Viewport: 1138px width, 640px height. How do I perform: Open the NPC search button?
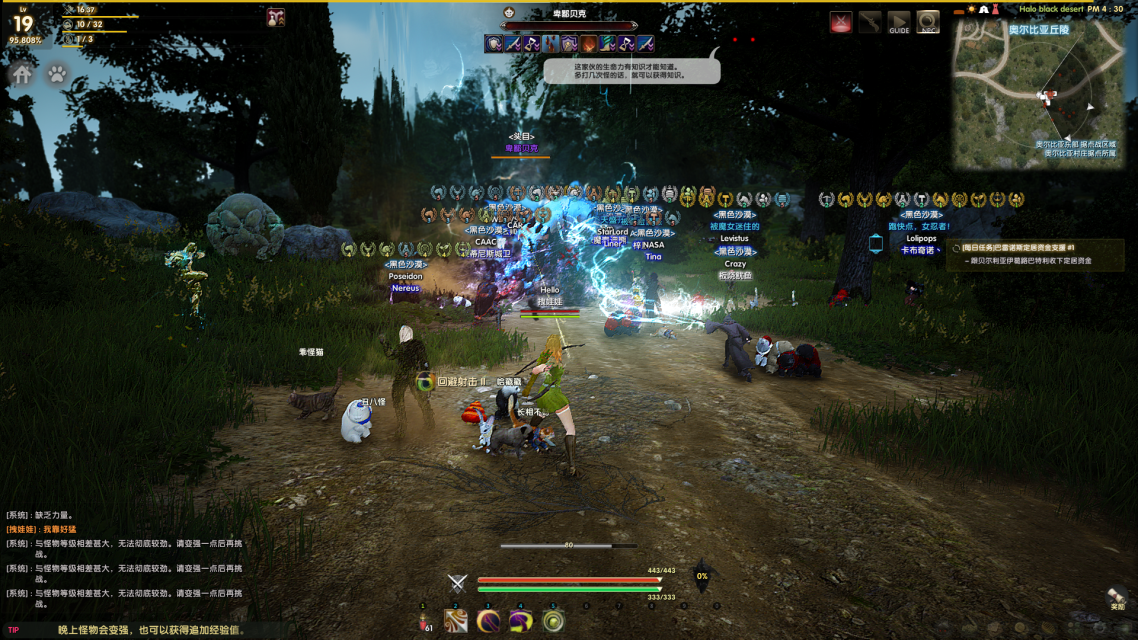(928, 23)
